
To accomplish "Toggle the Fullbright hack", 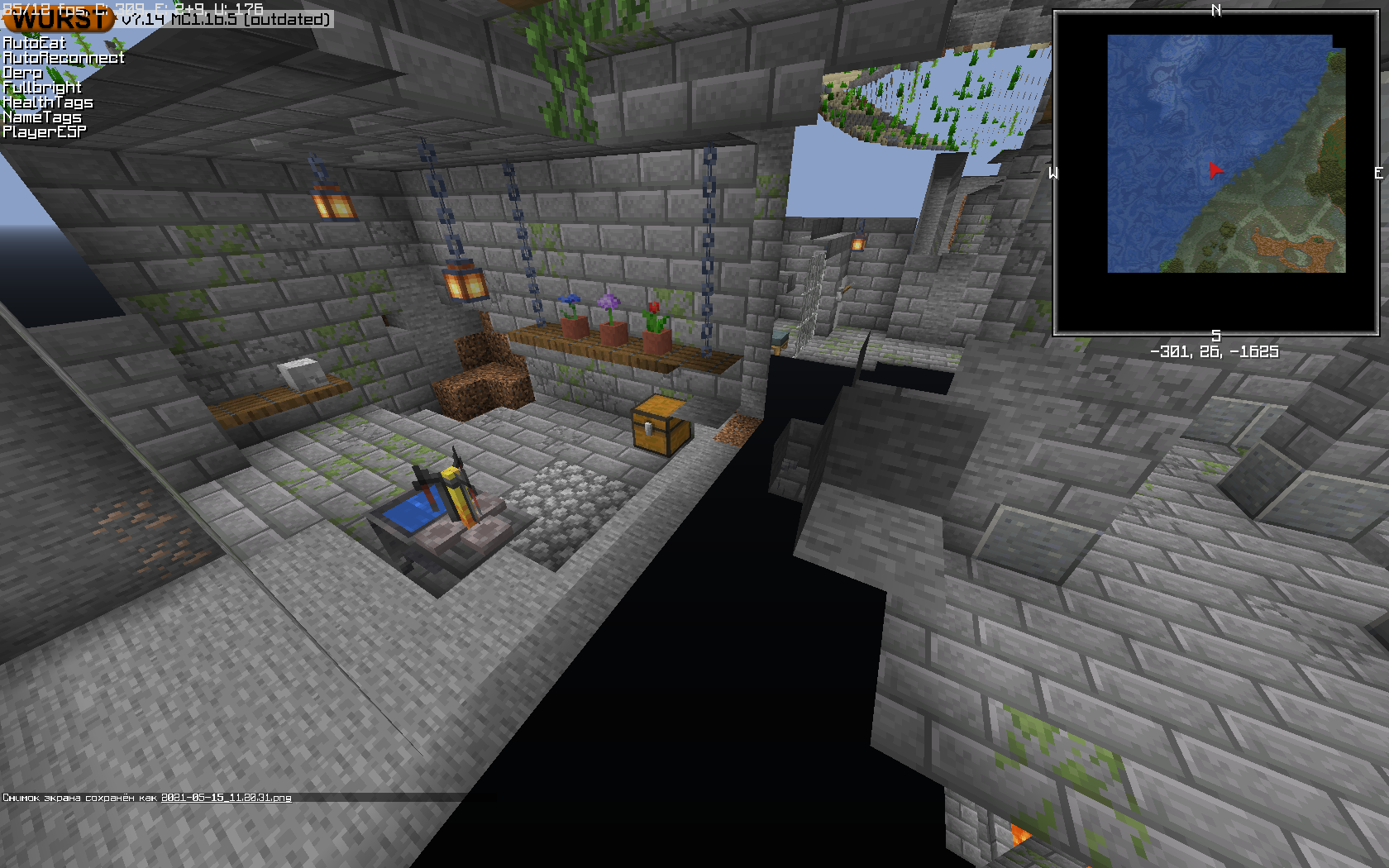I will coord(41,87).
